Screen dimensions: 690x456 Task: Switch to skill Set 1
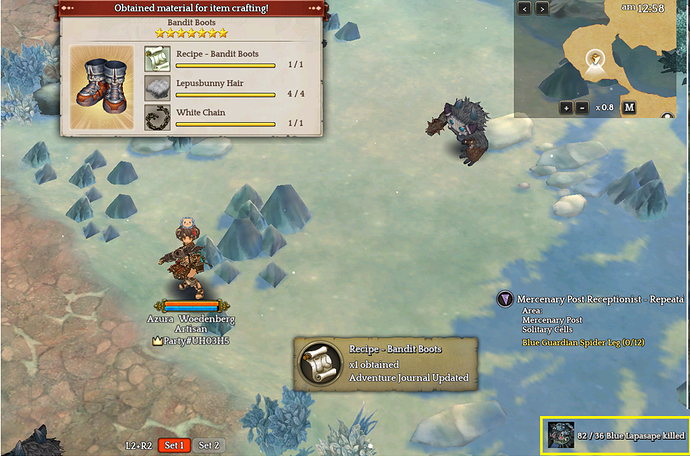[x=175, y=445]
